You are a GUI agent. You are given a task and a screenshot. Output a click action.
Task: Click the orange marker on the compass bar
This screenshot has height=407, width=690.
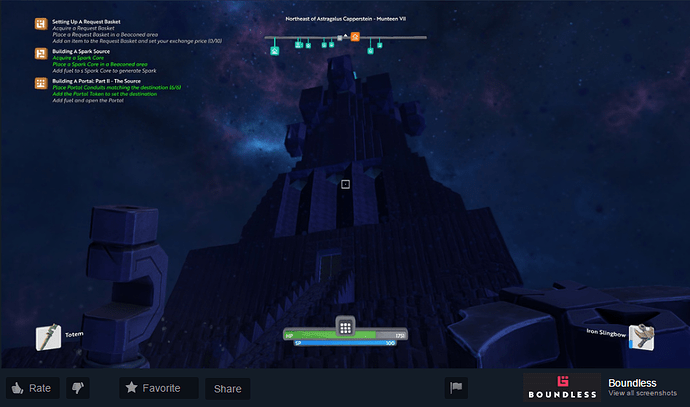pos(355,37)
